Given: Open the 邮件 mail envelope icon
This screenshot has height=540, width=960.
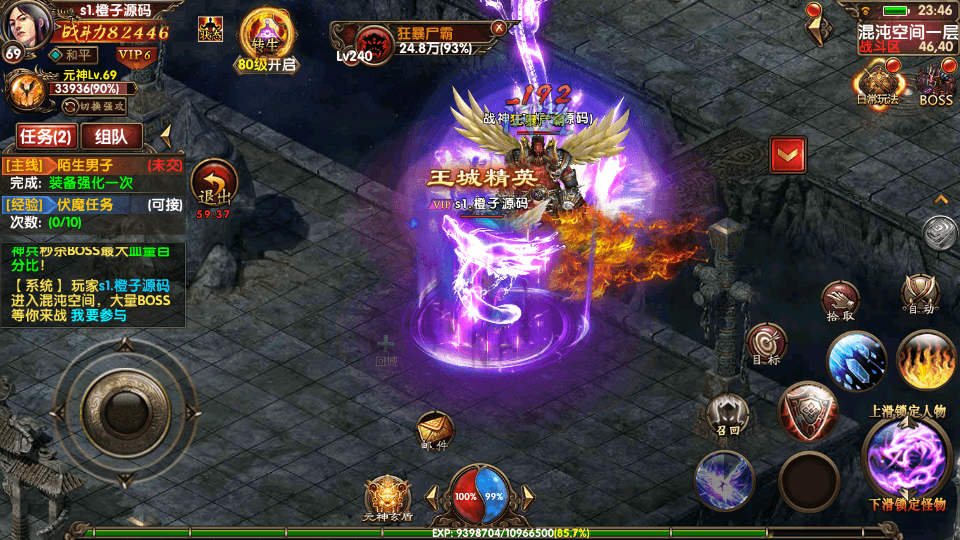Looking at the screenshot, I should pyautogui.click(x=435, y=430).
